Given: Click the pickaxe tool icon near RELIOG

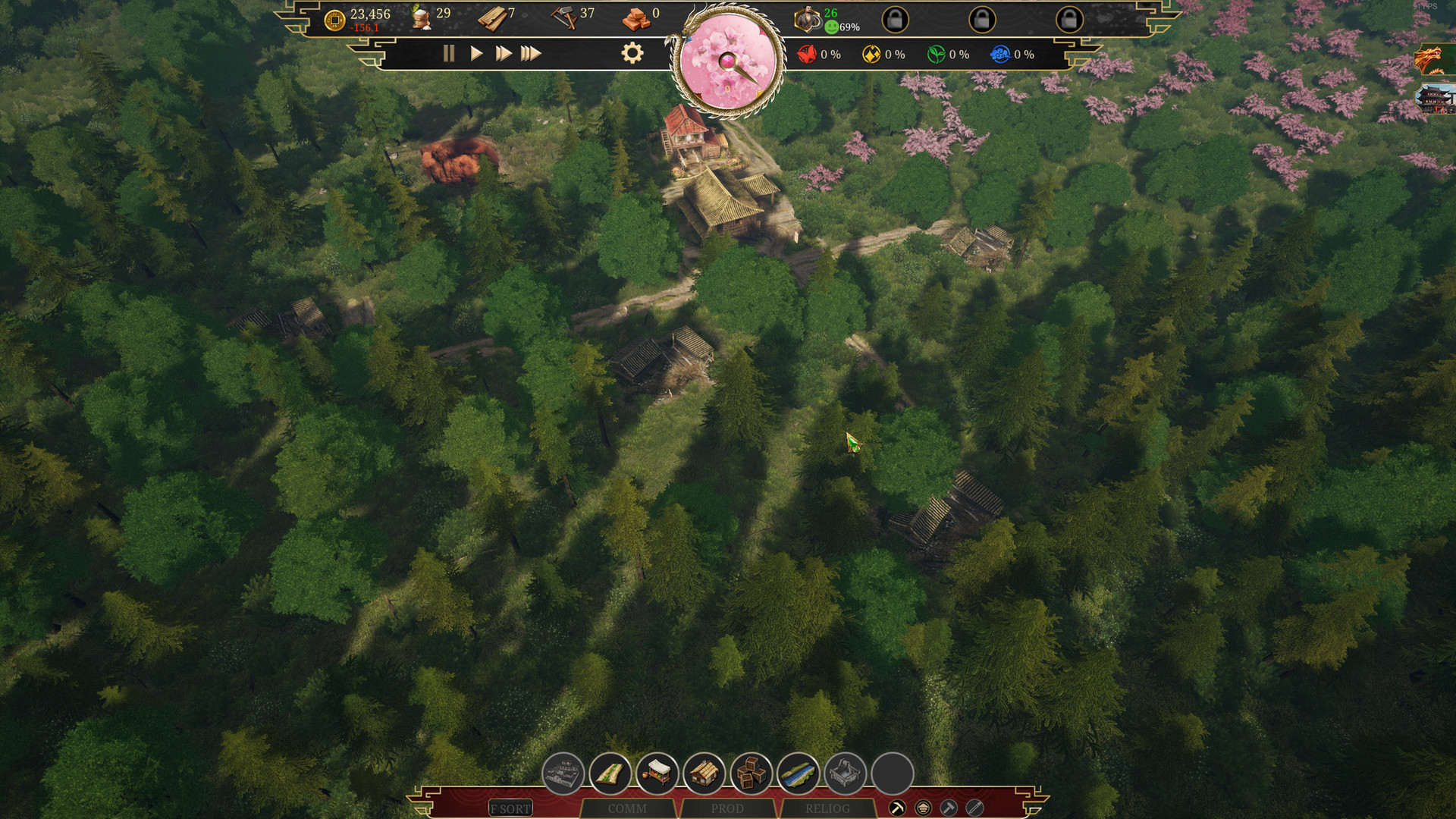Looking at the screenshot, I should pyautogui.click(x=896, y=808).
